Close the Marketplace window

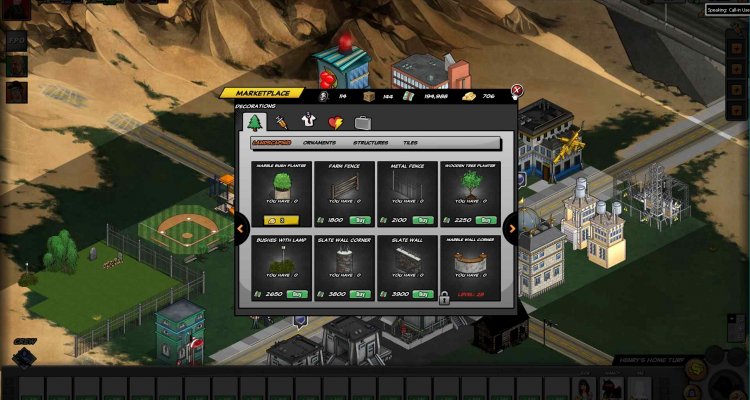tap(517, 90)
